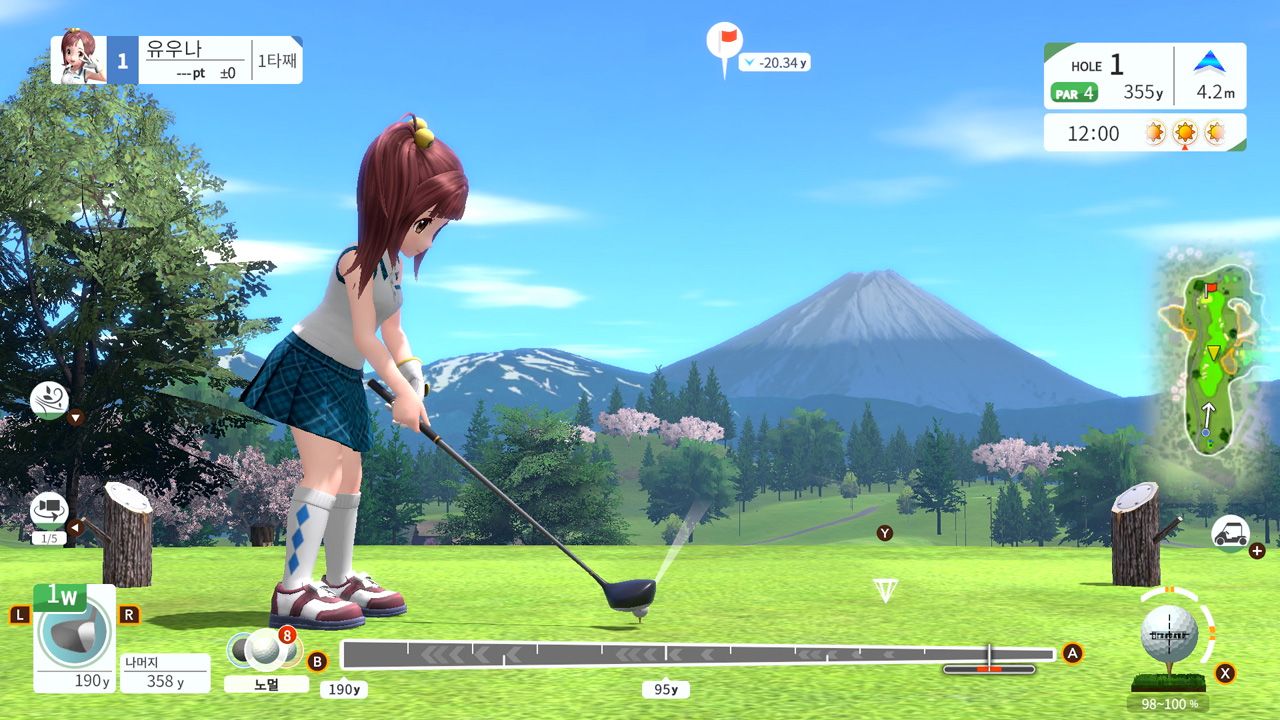The image size is (1280, 720).
Task: Click the shot power gauge bar
Action: point(697,655)
